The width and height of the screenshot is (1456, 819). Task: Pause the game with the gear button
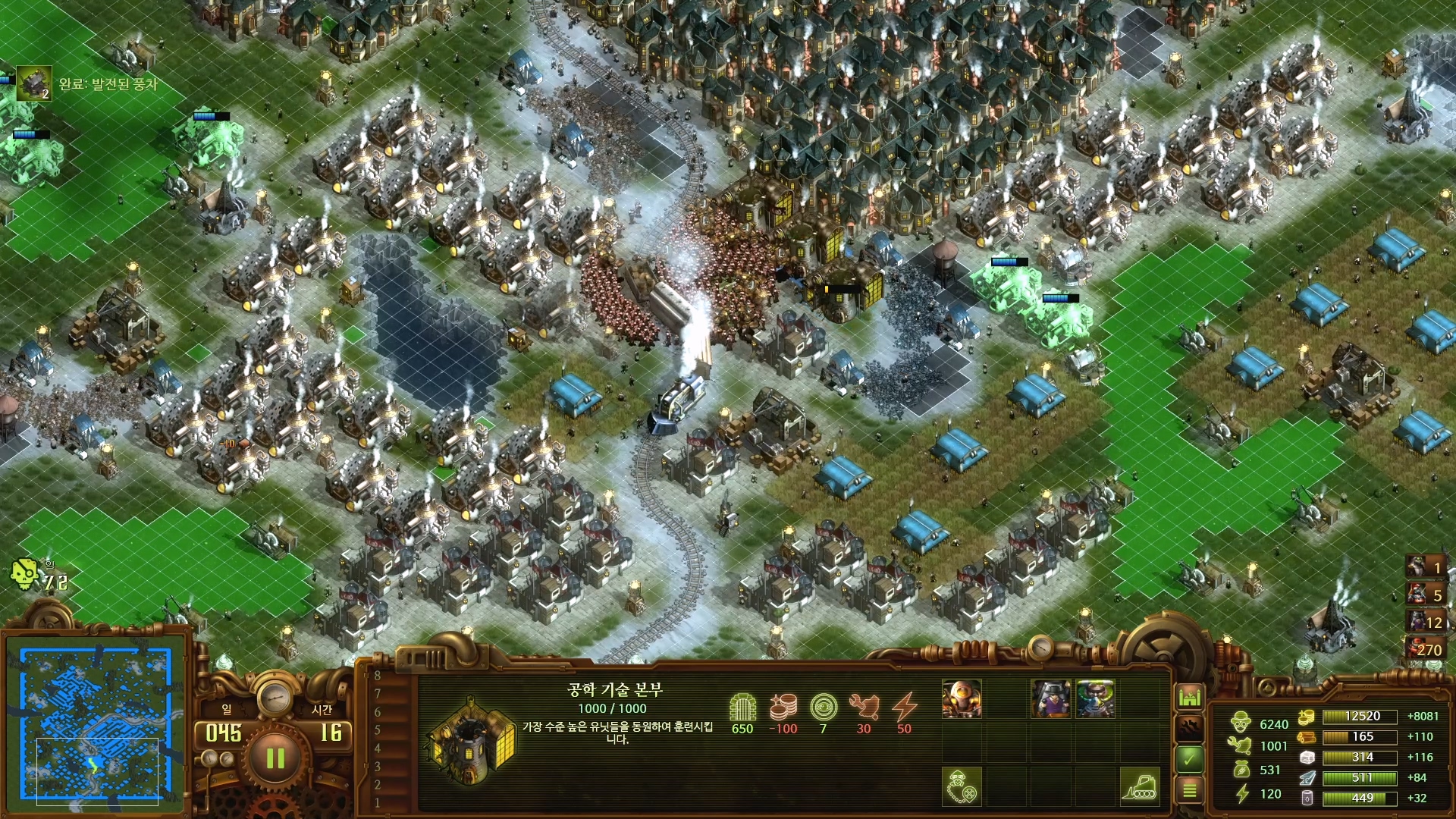coord(275,758)
